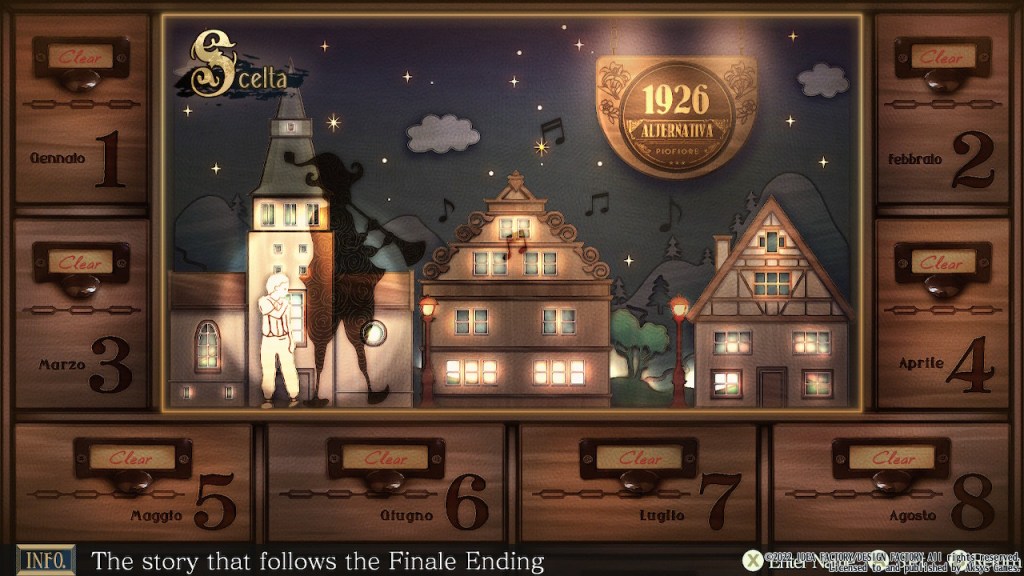Click the 1926 Alternativa story thumbnail

coord(512,212)
